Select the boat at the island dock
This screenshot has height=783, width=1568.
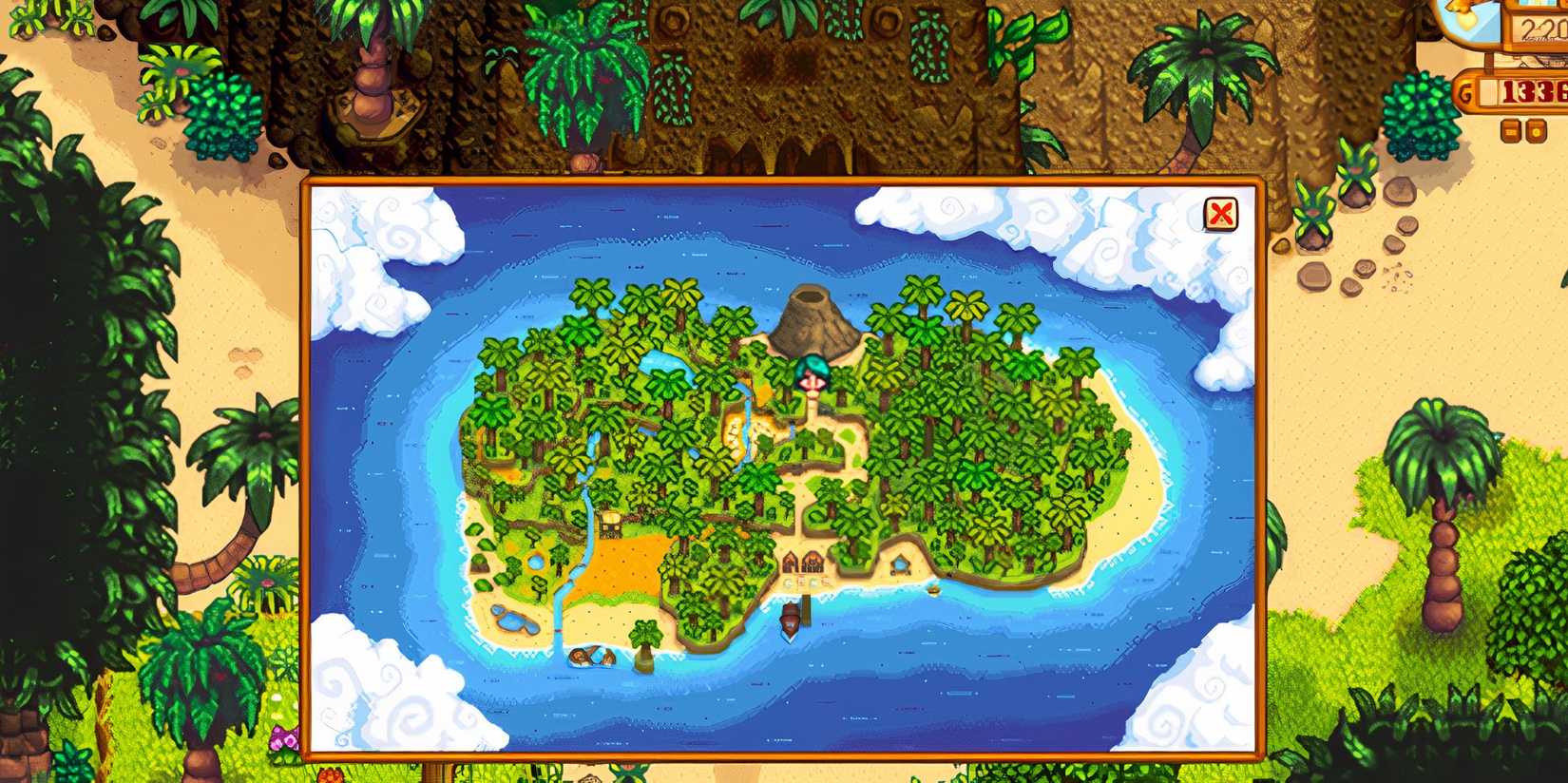pyautogui.click(x=791, y=621)
